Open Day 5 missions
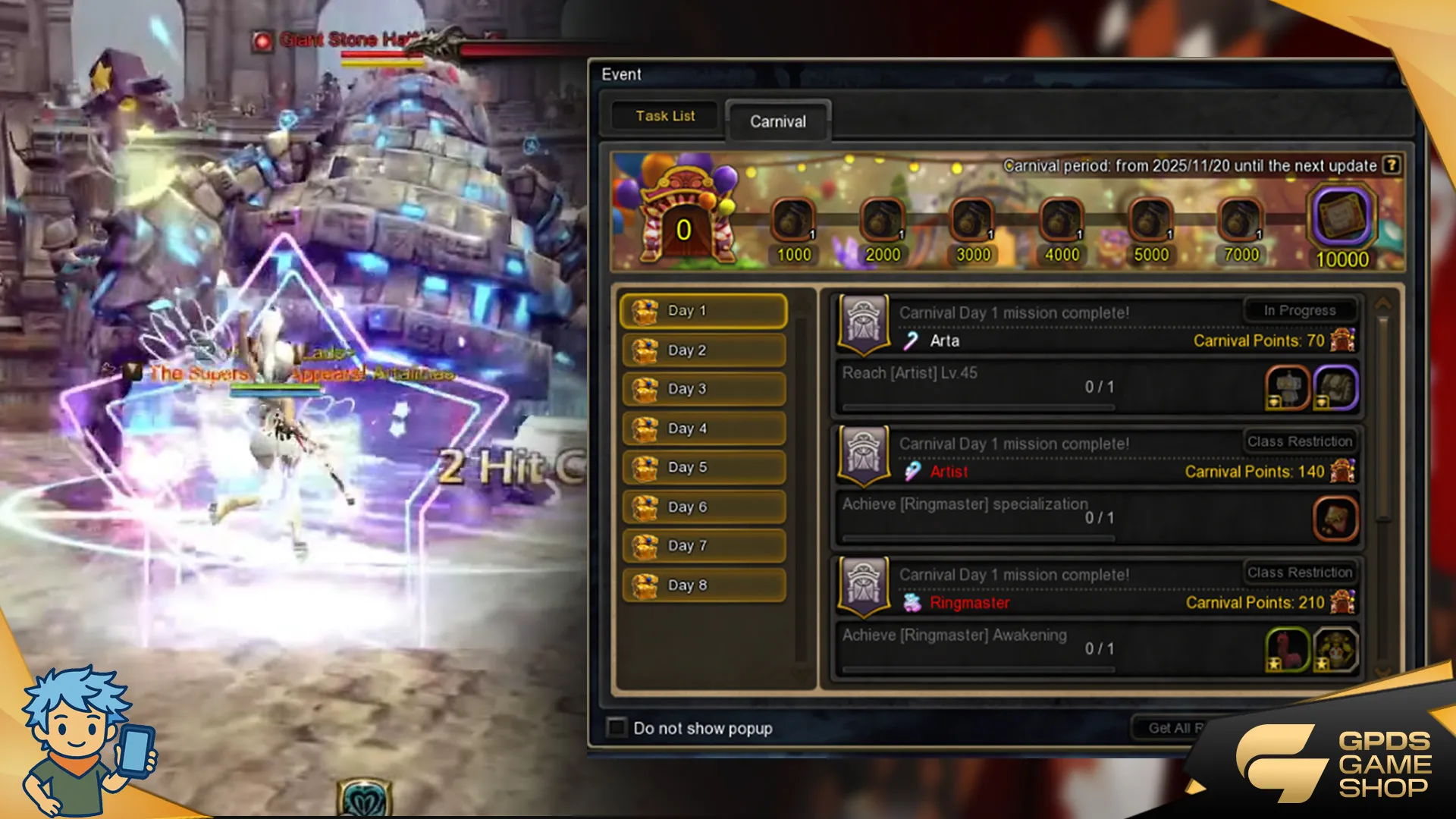 (x=703, y=467)
